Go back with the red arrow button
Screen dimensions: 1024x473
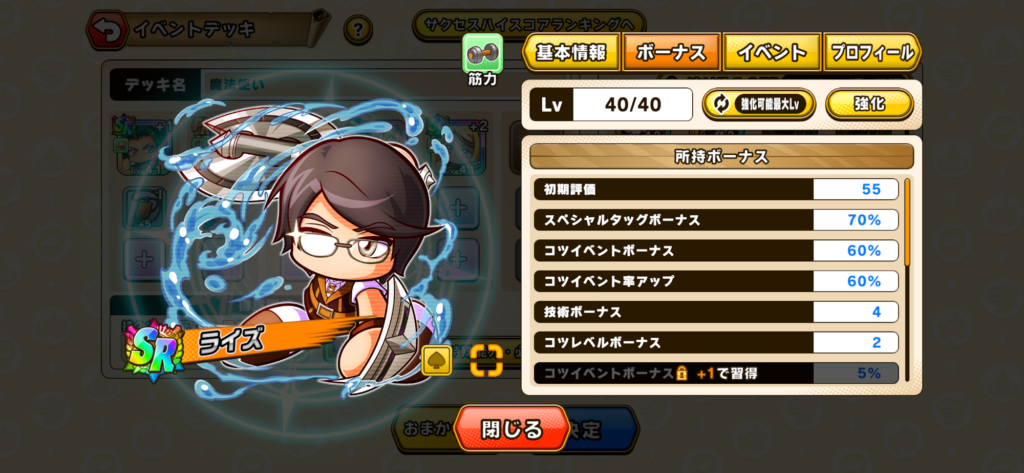(x=103, y=30)
